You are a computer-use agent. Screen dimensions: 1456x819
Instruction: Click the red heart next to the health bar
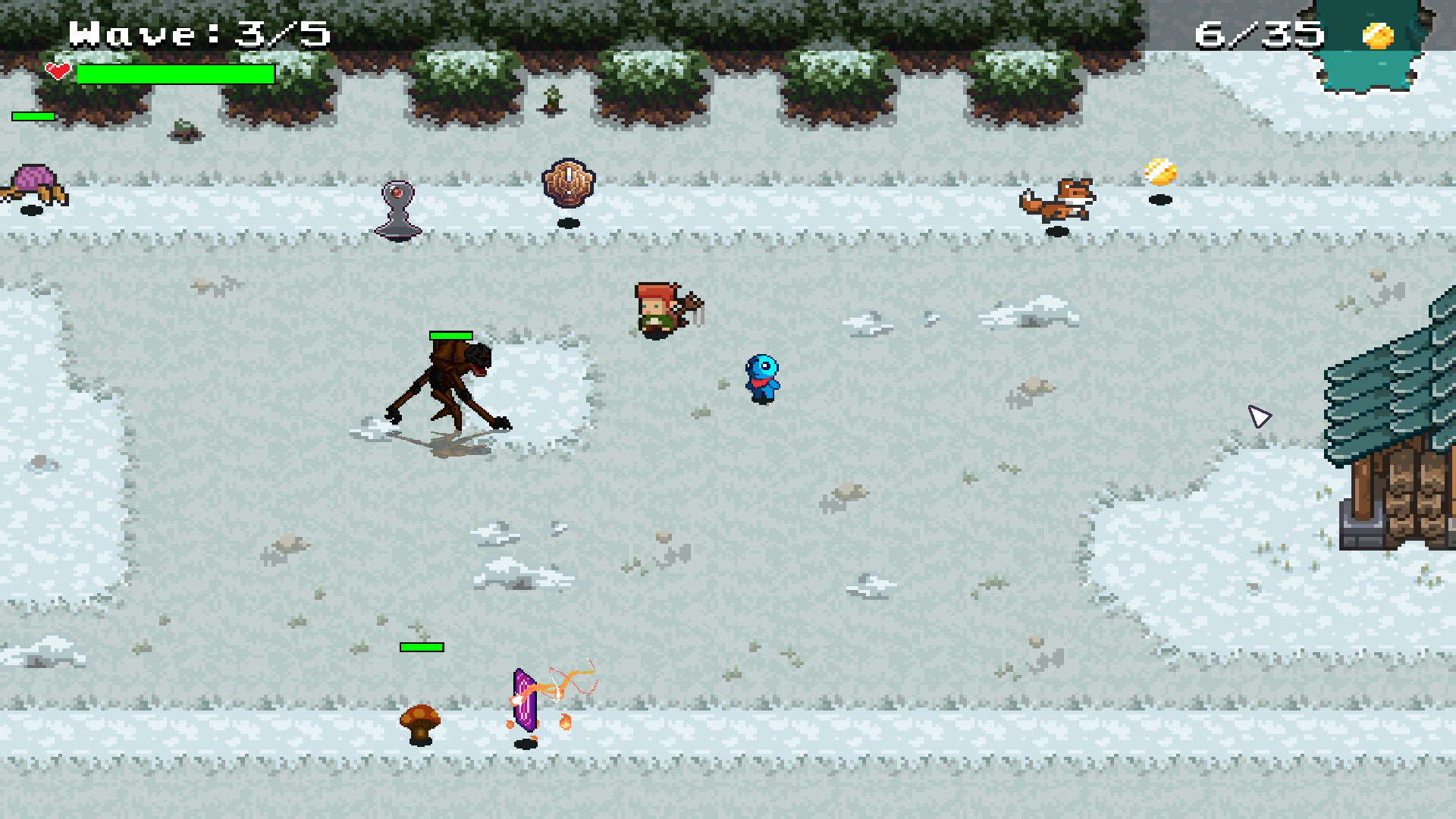[x=58, y=71]
